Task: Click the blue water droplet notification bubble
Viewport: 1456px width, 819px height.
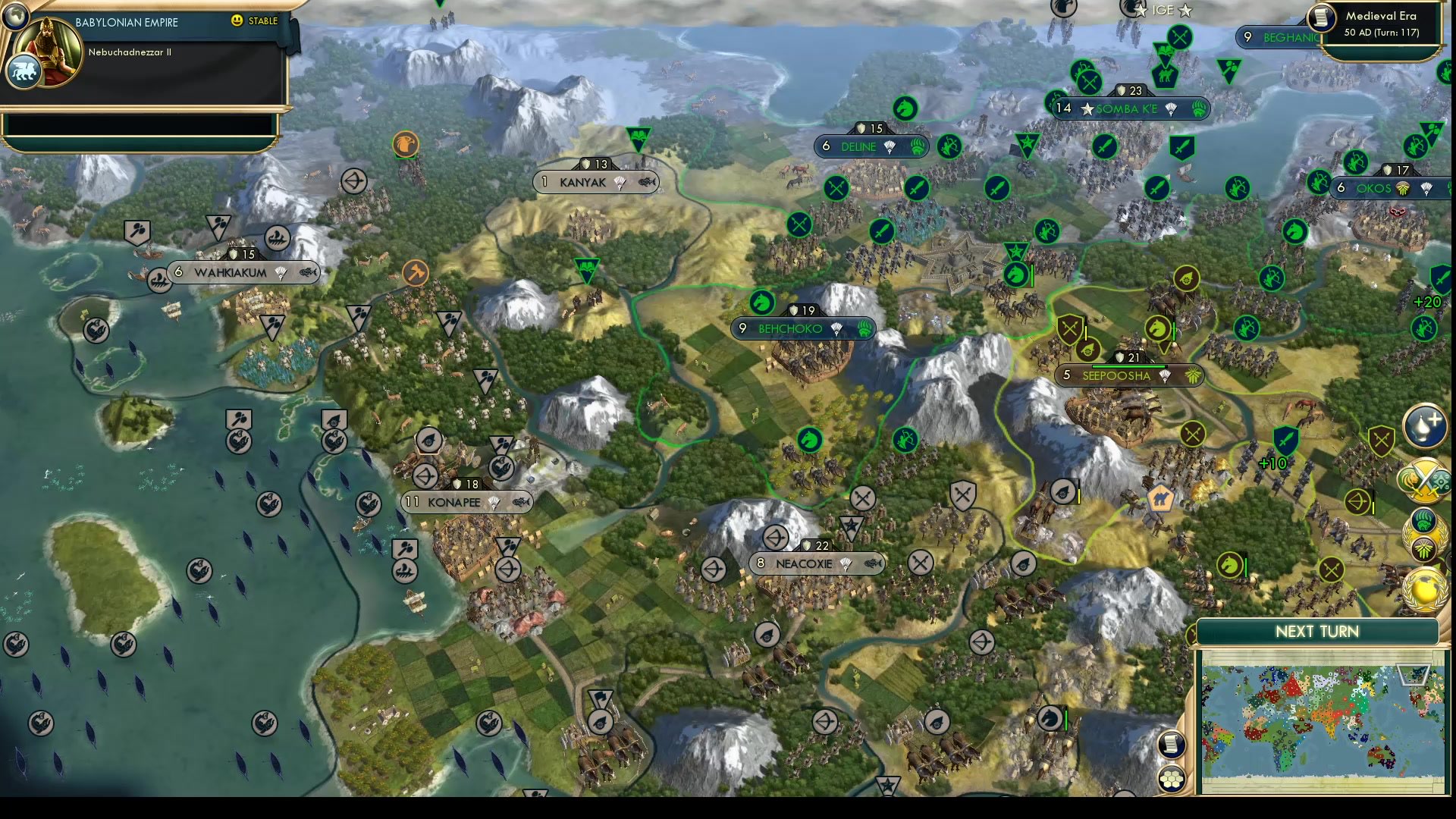Action: [x=1424, y=426]
